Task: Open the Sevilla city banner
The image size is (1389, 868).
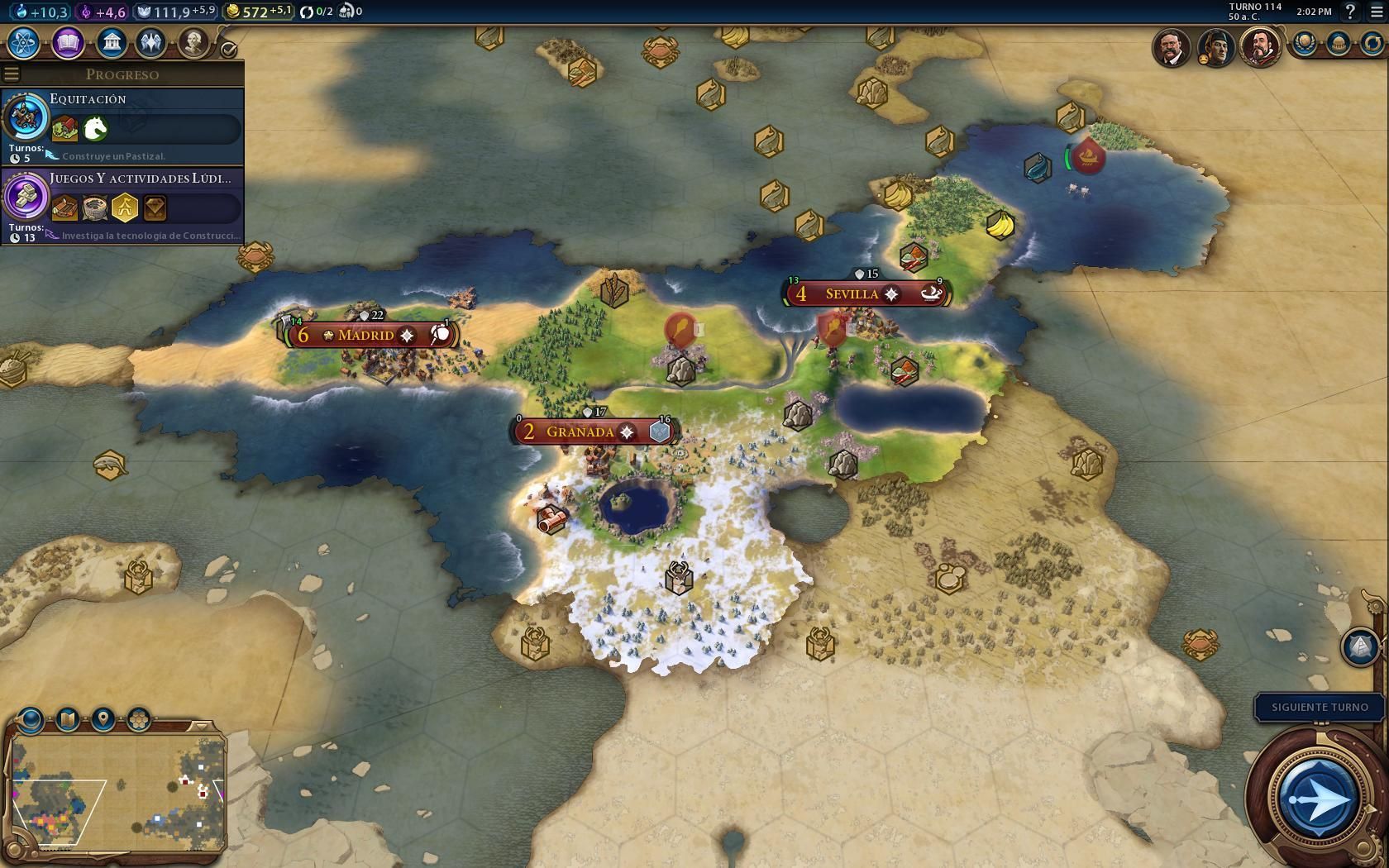Action: (x=852, y=293)
